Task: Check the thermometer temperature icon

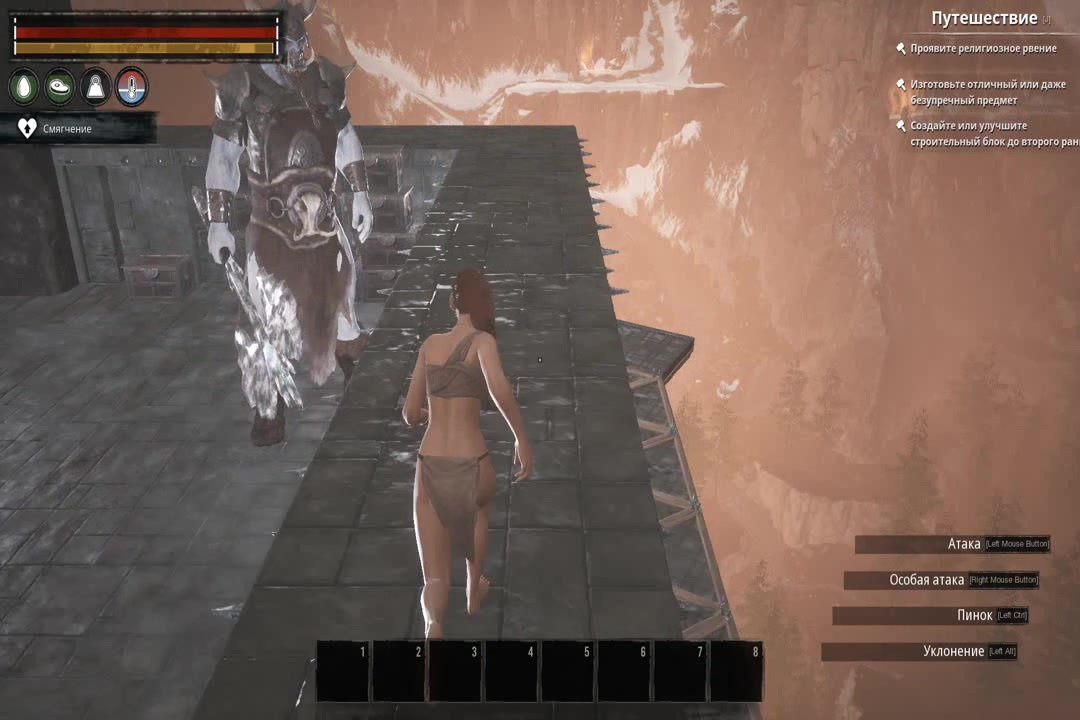Action: 131,87
